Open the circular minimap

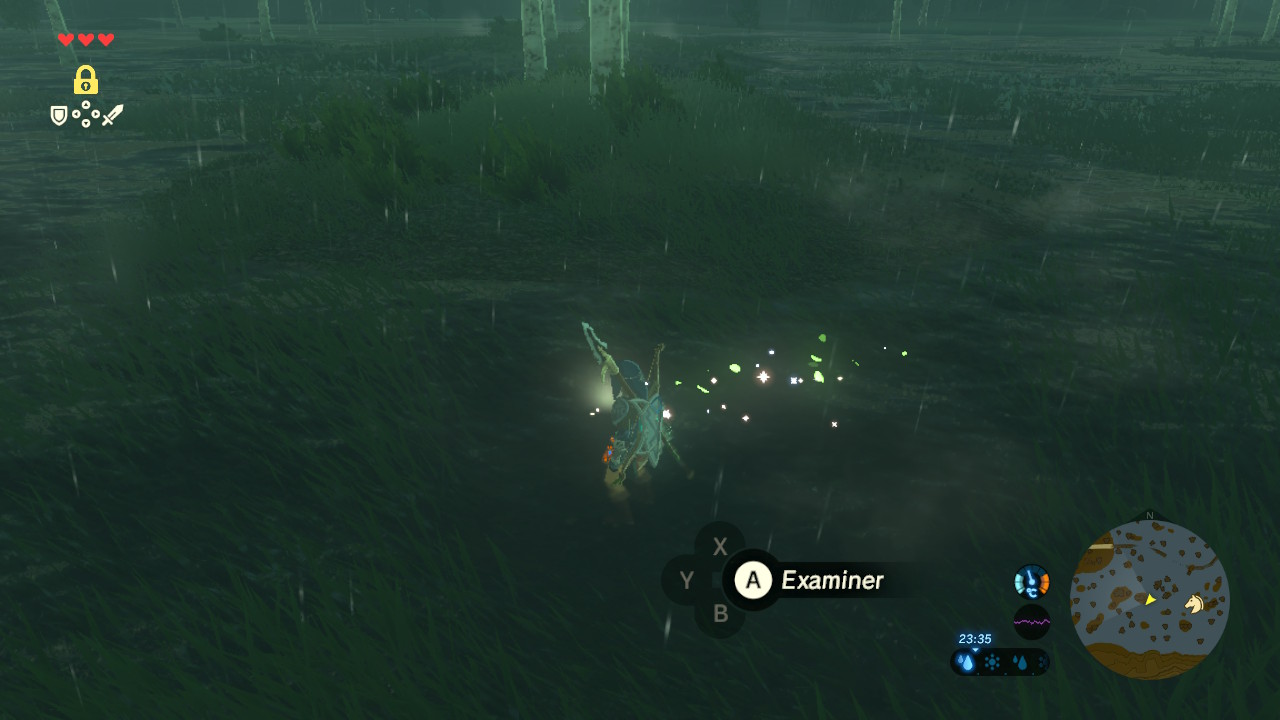point(1149,600)
